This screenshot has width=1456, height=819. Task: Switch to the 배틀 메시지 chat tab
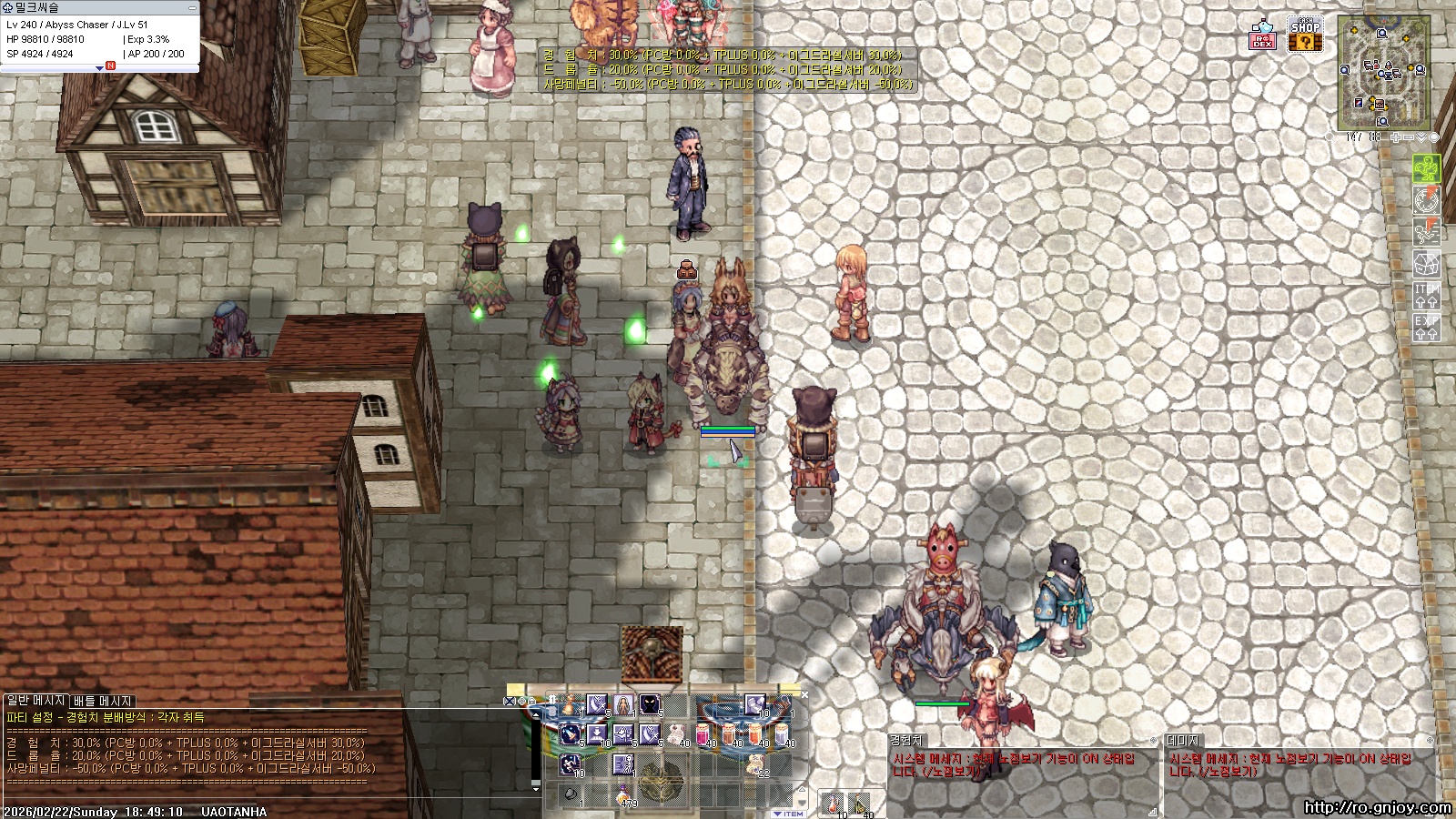click(x=103, y=701)
